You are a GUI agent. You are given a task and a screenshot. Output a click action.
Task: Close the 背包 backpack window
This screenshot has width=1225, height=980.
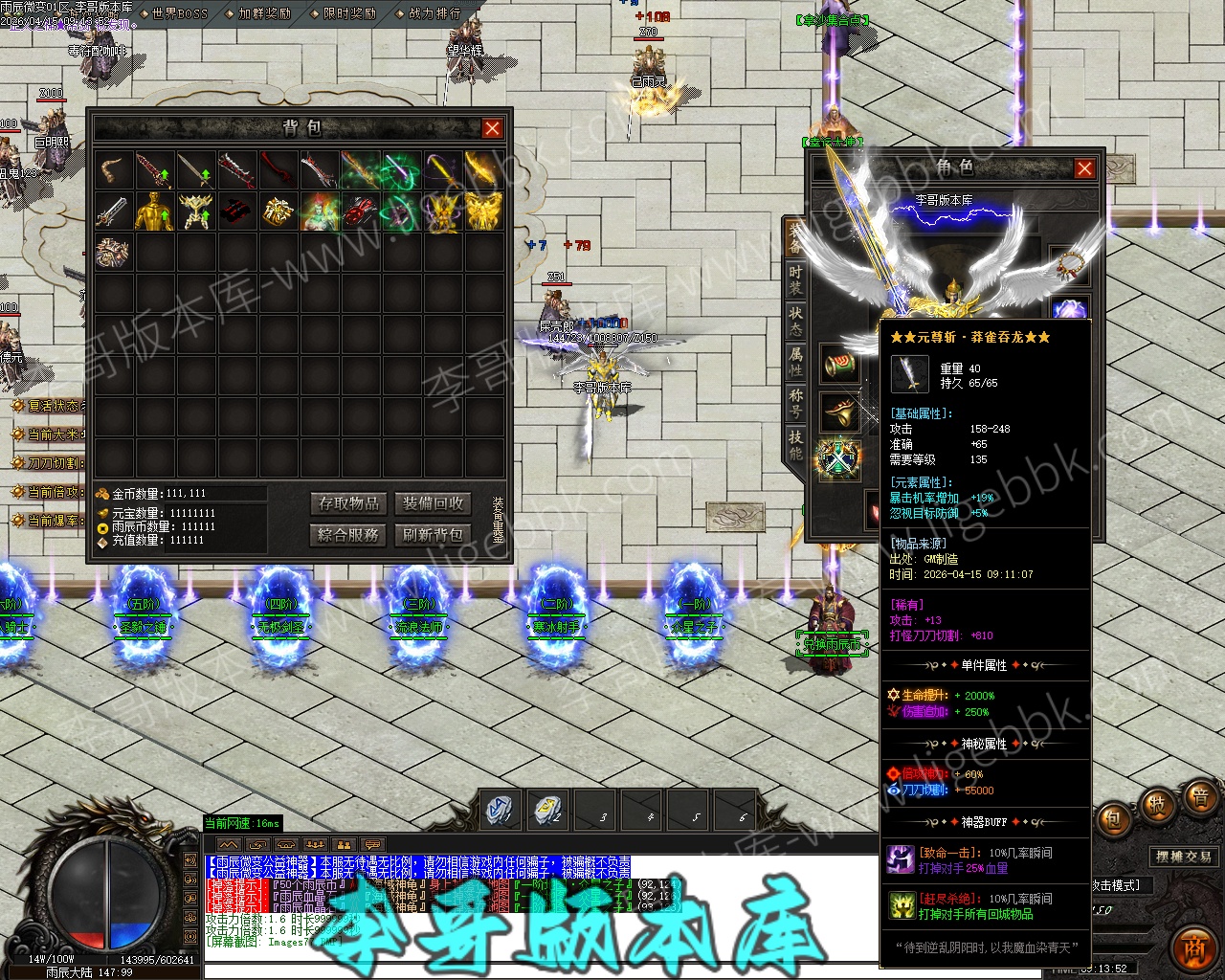pyautogui.click(x=492, y=128)
